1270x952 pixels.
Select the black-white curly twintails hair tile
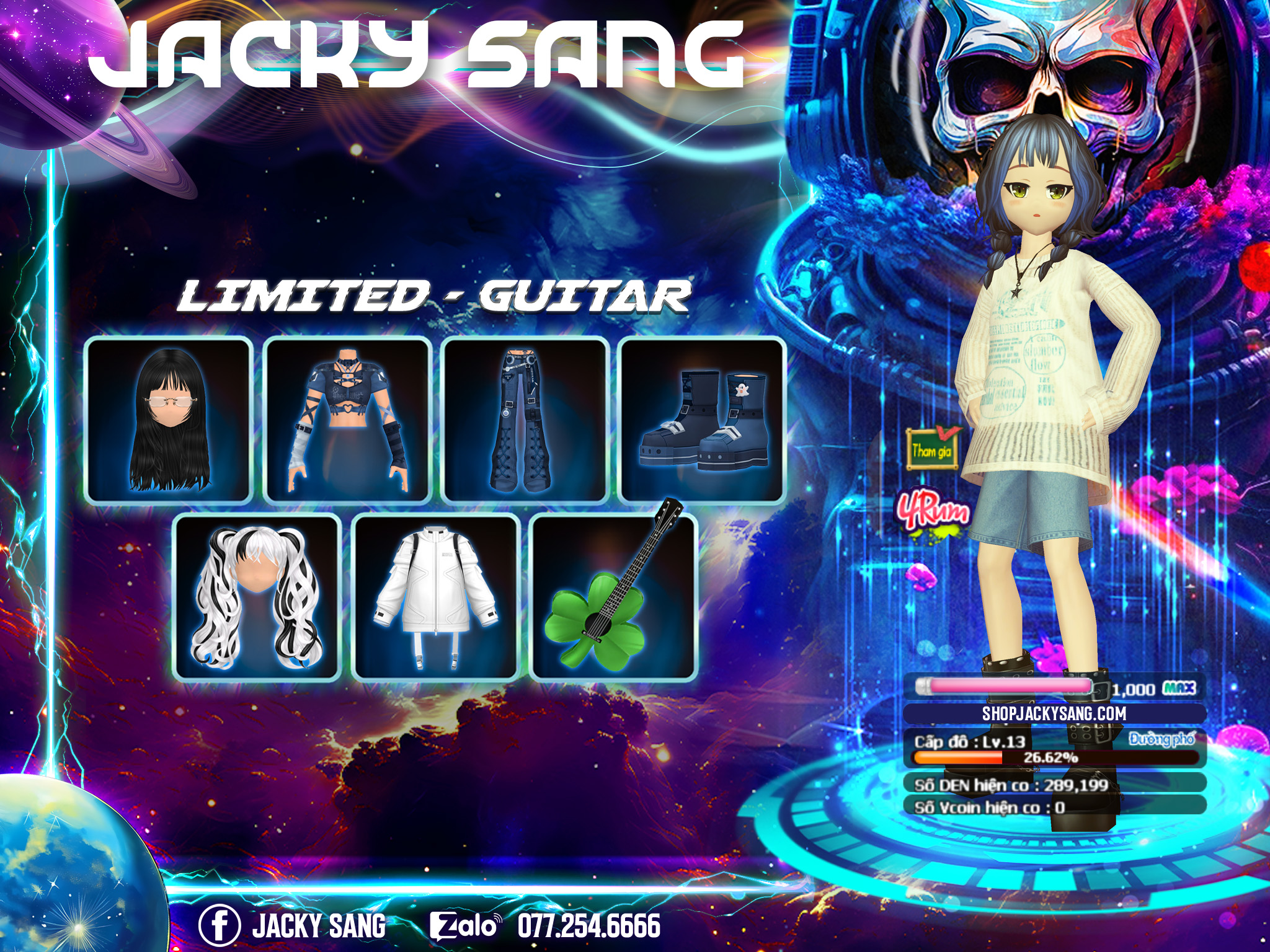[x=257, y=597]
